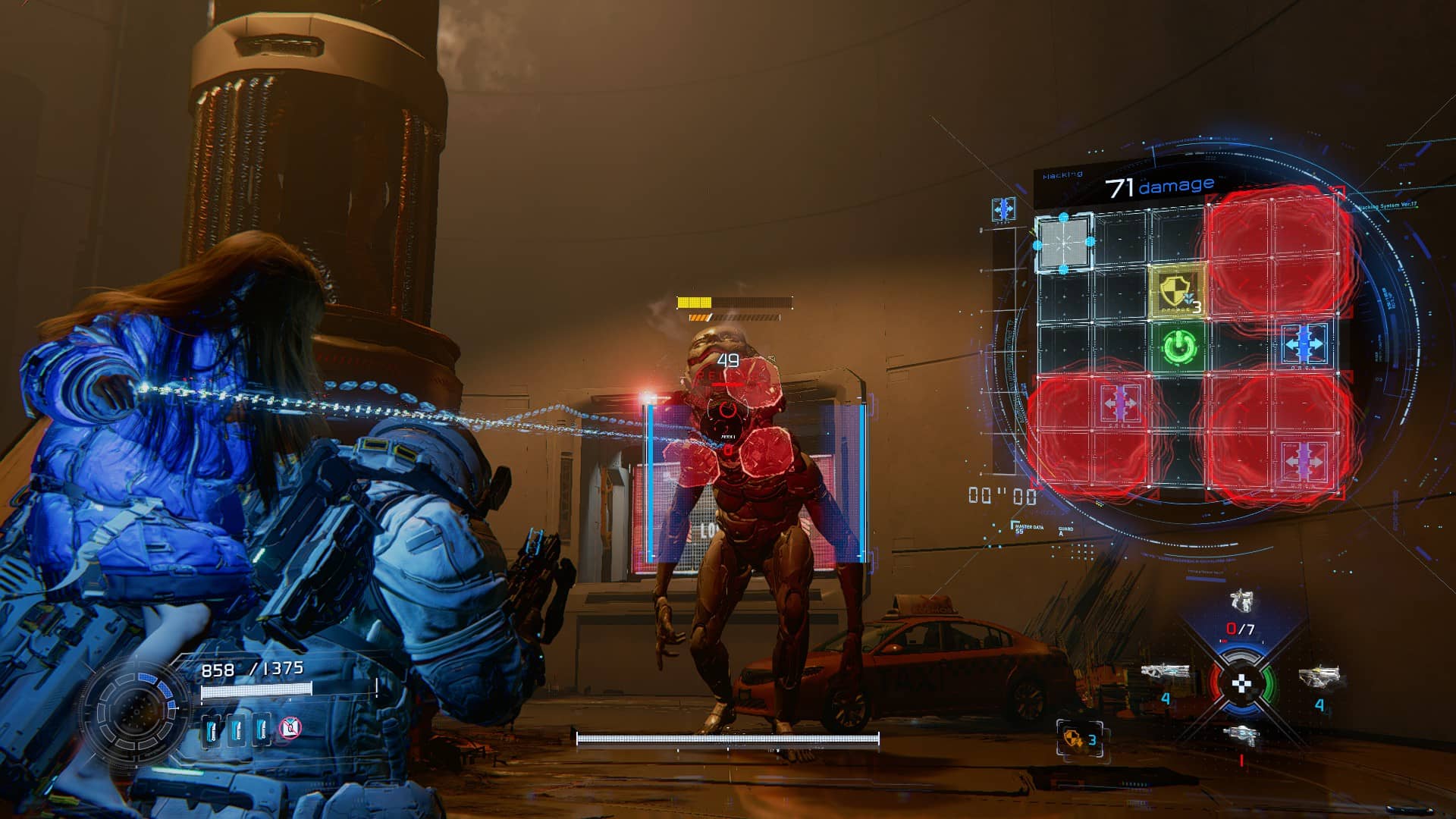Viewport: 1456px width, 819px height.
Task: Switch to right weapon in weapon wheel
Action: [x=1319, y=676]
